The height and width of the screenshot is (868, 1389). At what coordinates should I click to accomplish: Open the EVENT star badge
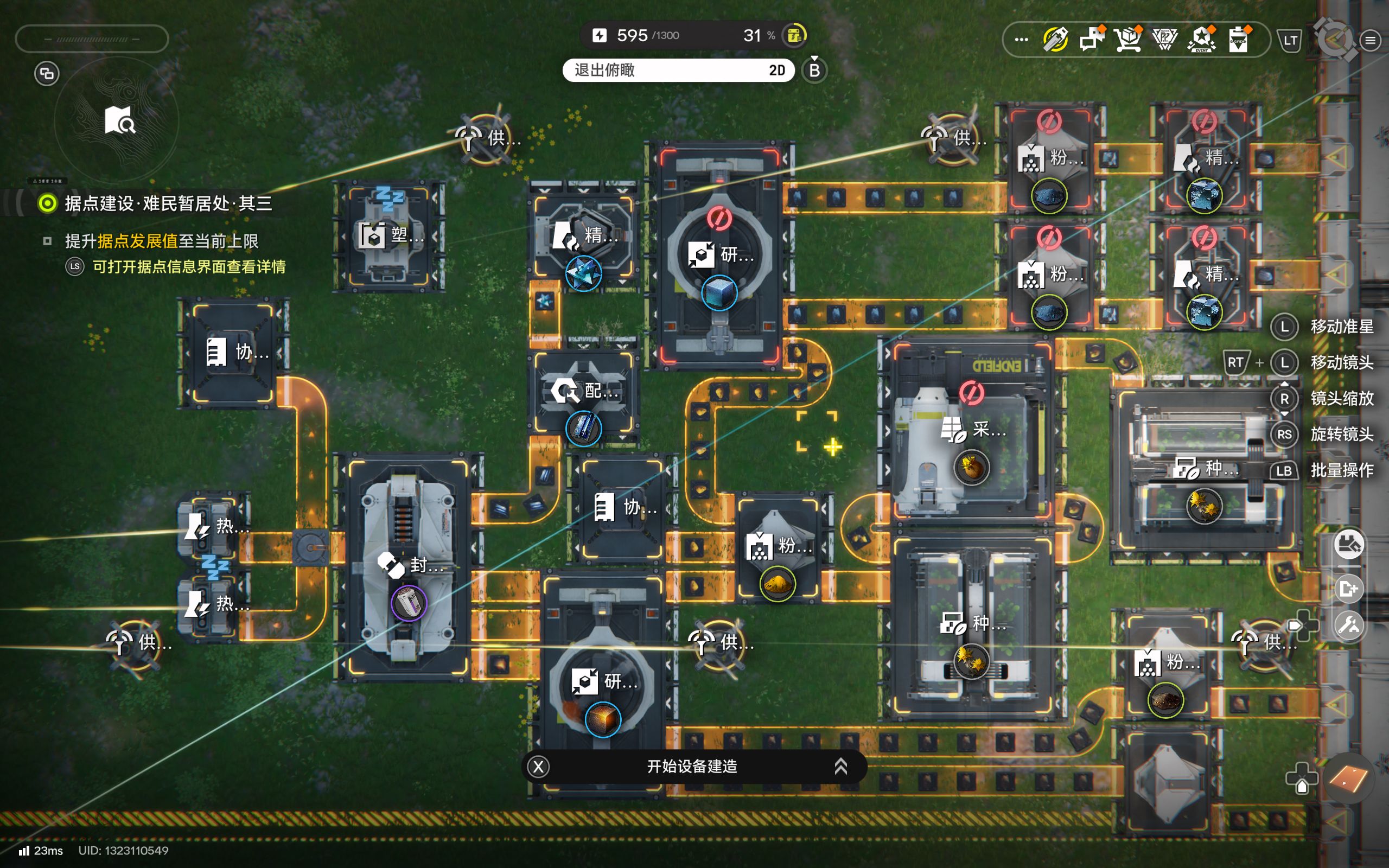(x=1201, y=40)
